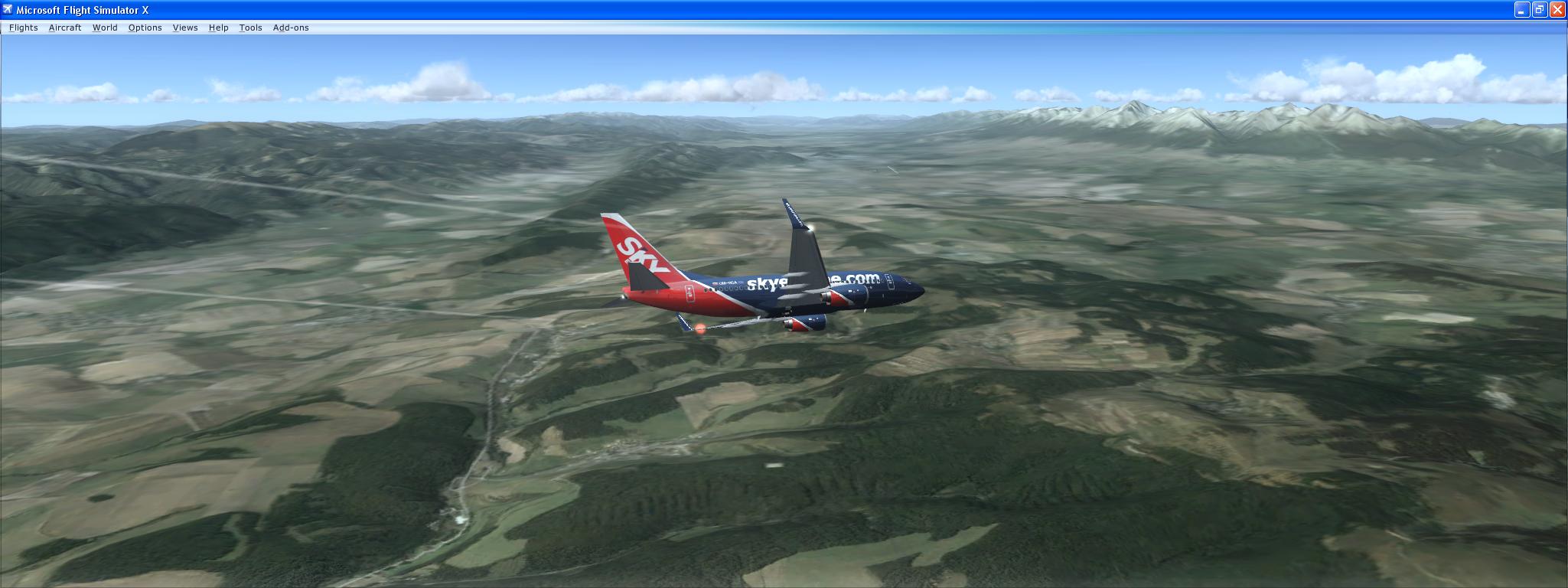Click the Flight Simulator X title bar plane icon
The height and width of the screenshot is (588, 1568).
pyautogui.click(x=8, y=10)
